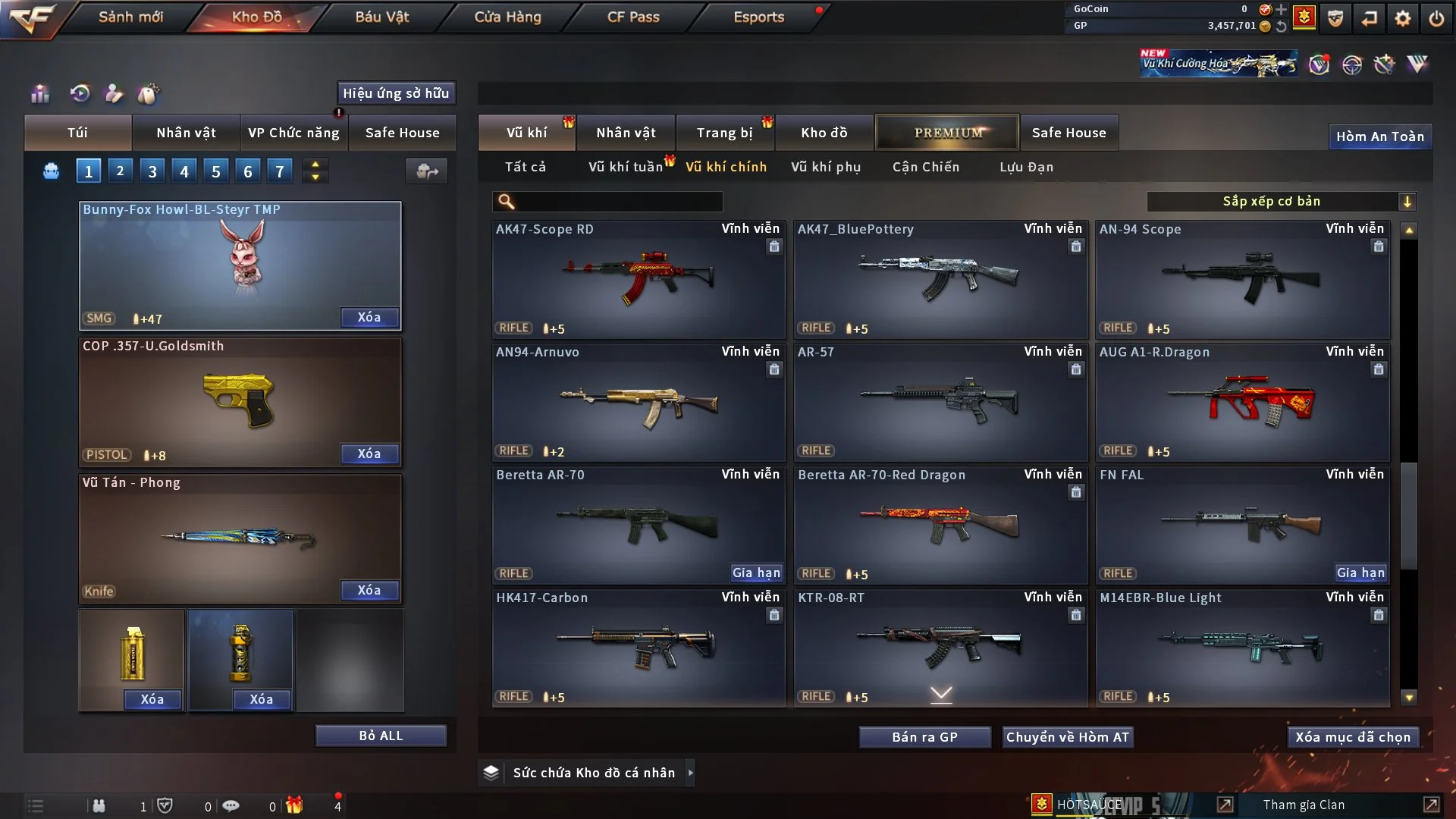
Task: Open the Cửa Hàng shop menu
Action: 507,17
